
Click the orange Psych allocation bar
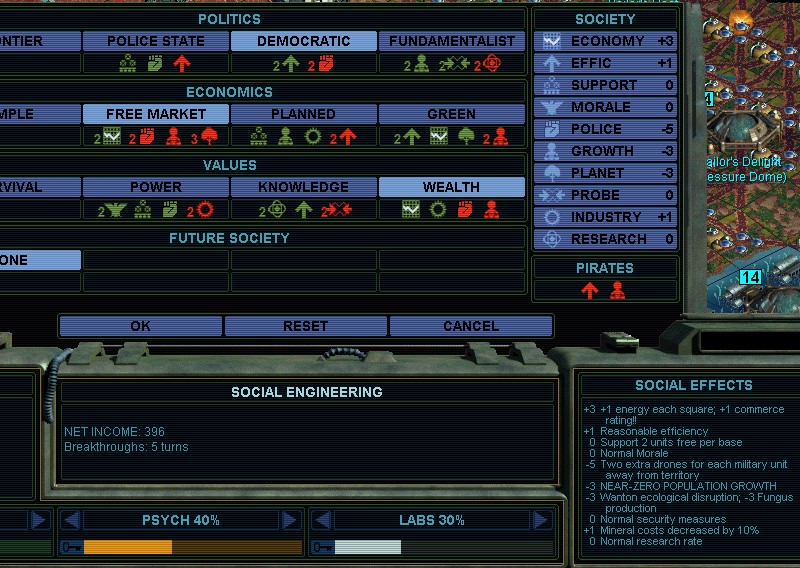click(x=128, y=547)
